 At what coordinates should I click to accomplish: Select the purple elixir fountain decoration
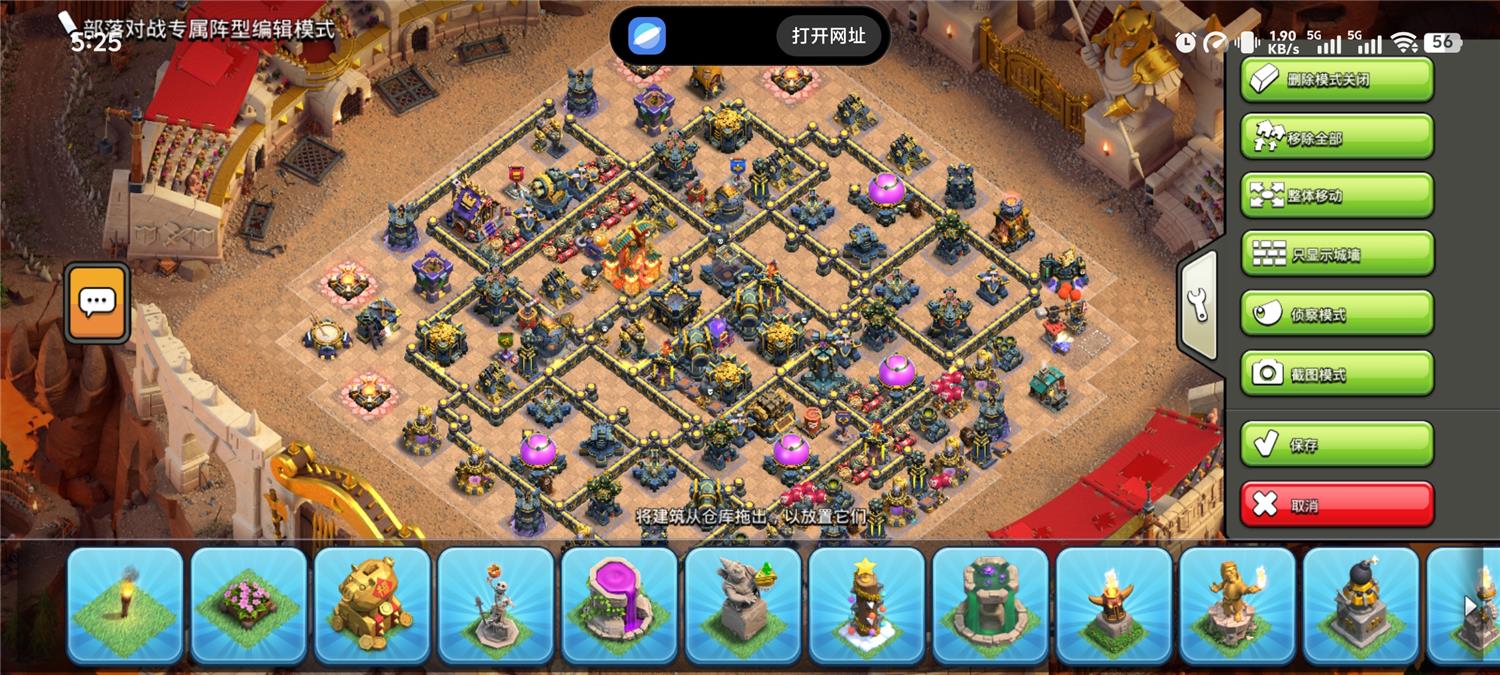pyautogui.click(x=619, y=604)
